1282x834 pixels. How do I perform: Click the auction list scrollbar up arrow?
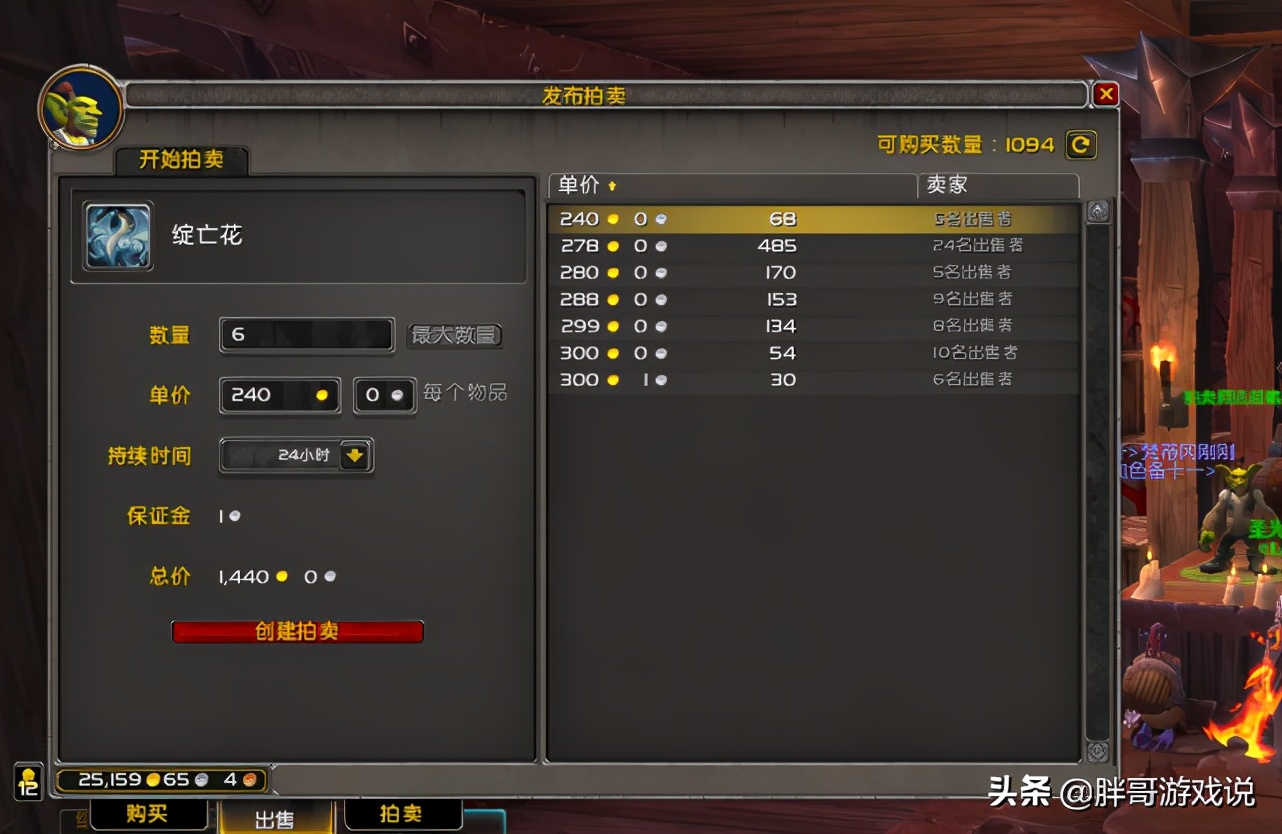[x=1098, y=210]
